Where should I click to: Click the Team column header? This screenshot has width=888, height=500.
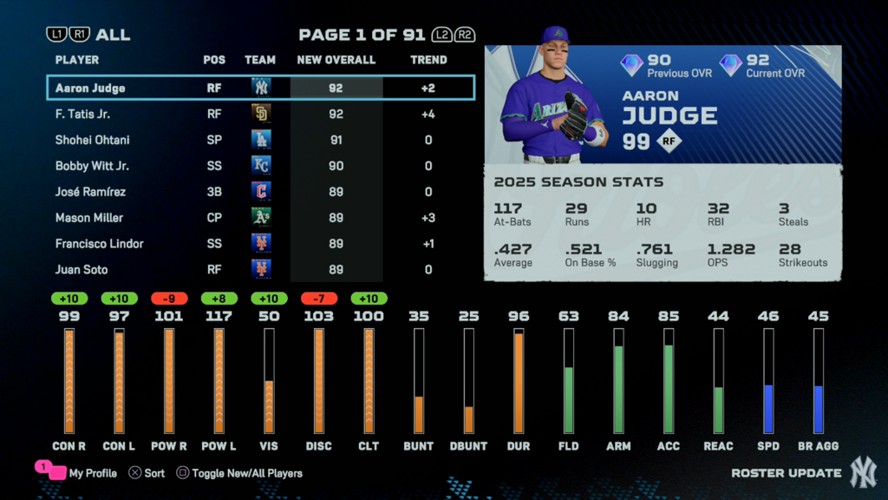tap(260, 60)
